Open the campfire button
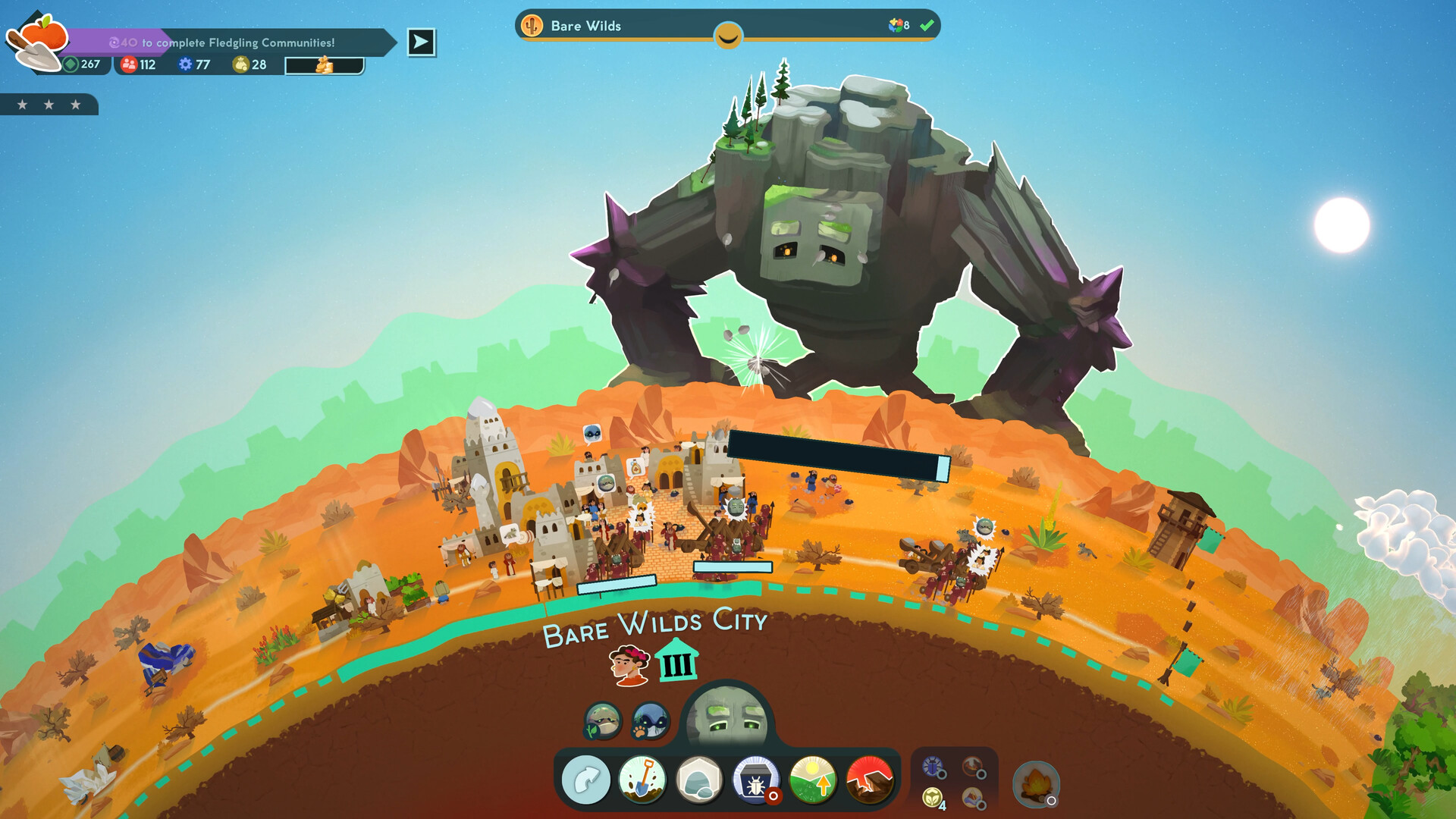Image resolution: width=1456 pixels, height=819 pixels. pos(1035,784)
